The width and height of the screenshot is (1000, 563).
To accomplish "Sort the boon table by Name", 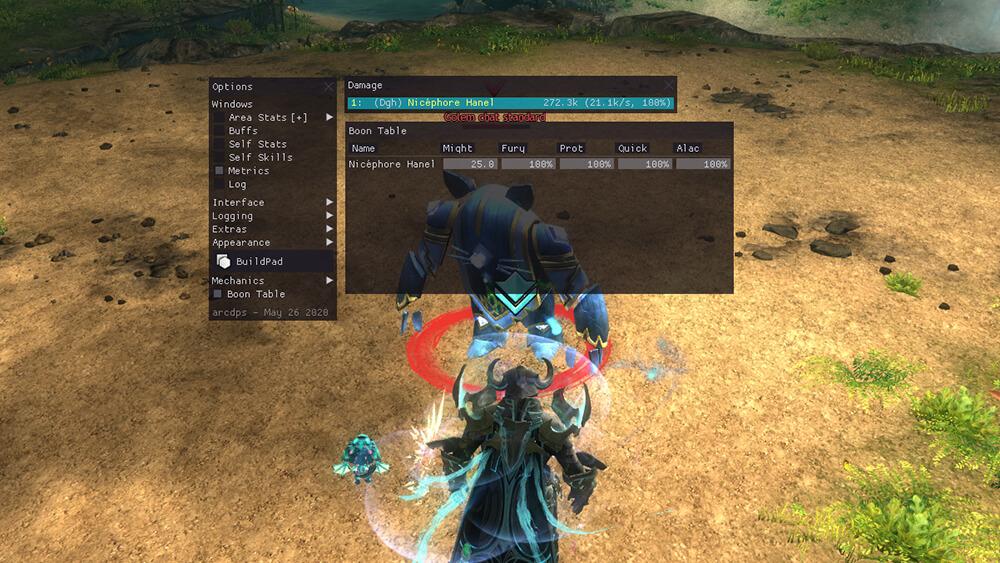I will tap(364, 149).
